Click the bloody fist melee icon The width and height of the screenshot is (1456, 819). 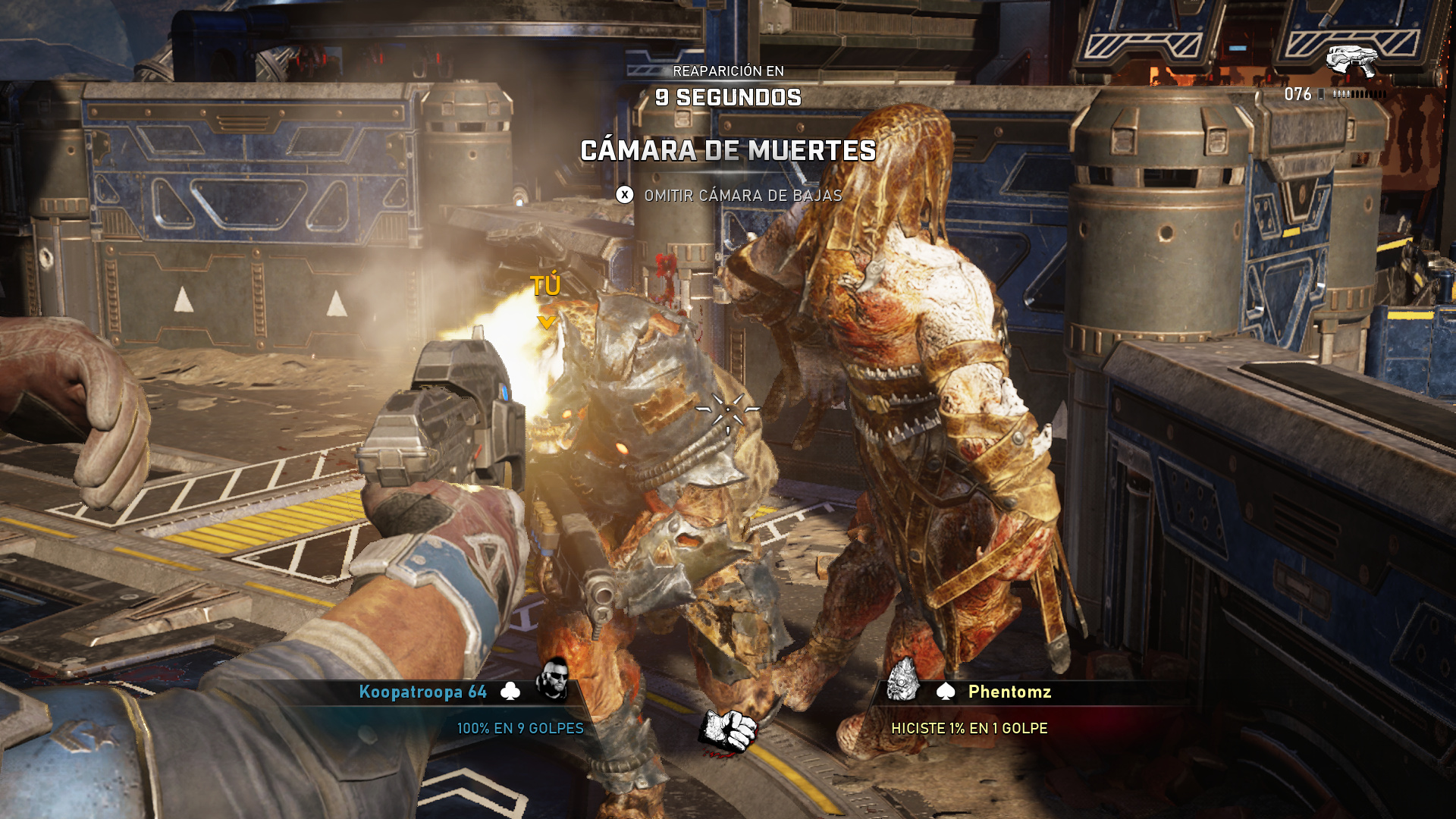(729, 732)
